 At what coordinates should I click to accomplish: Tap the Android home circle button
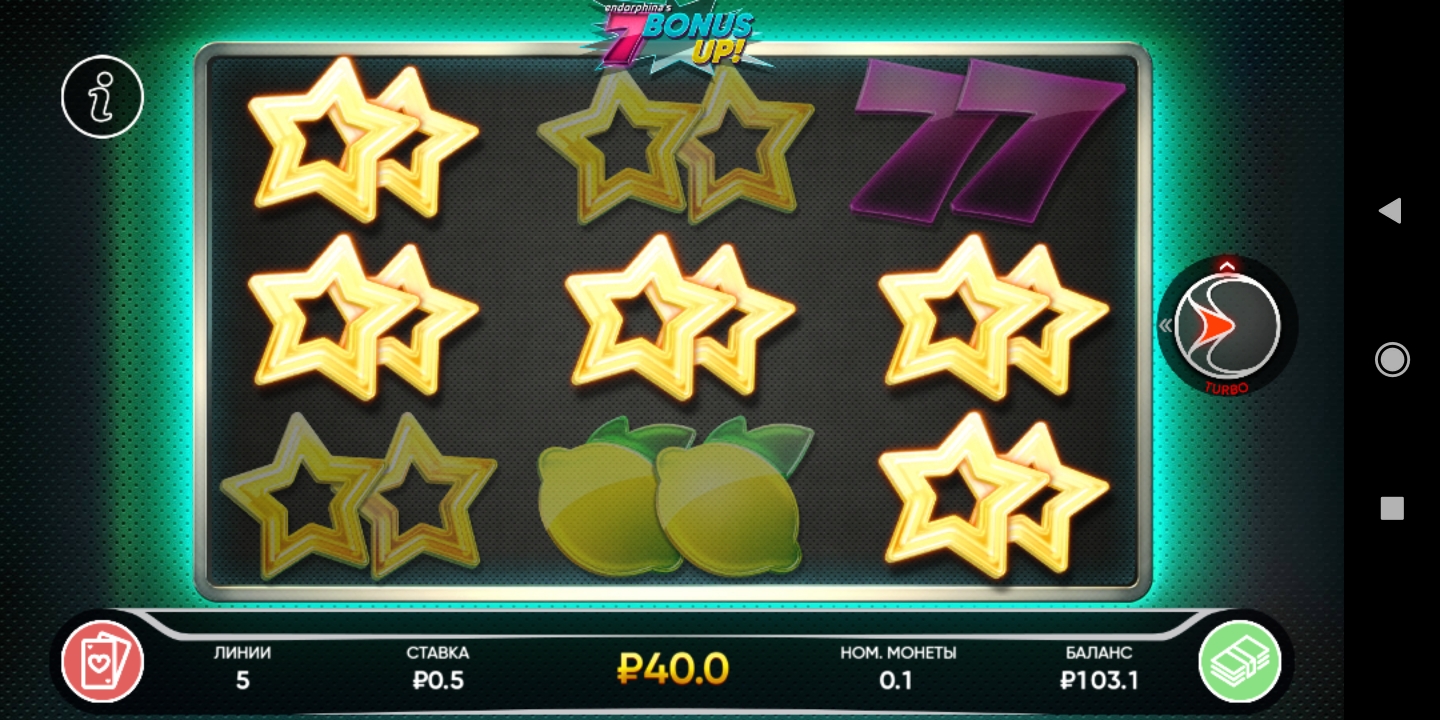coord(1391,359)
